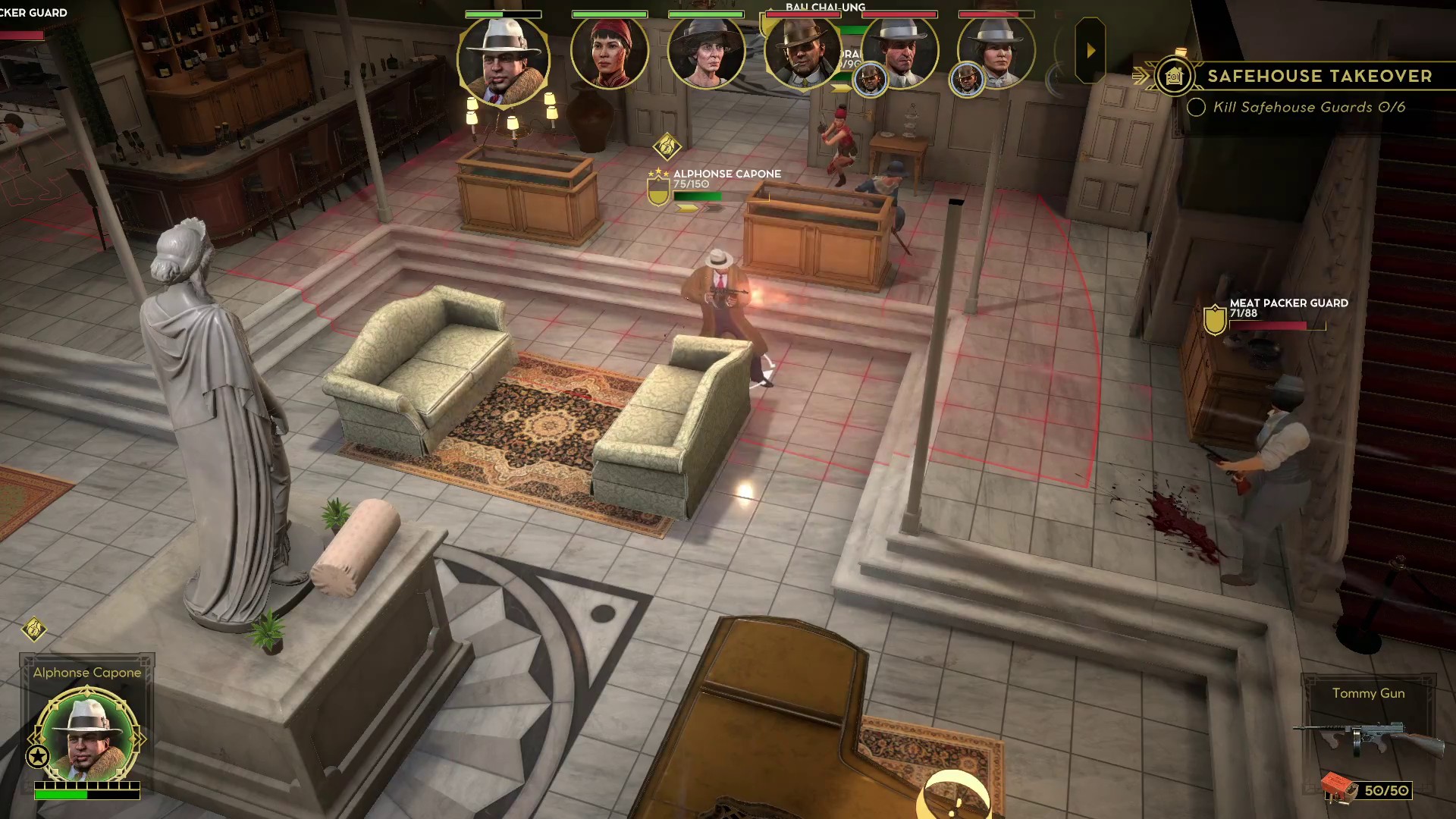The width and height of the screenshot is (1456, 819).
Task: Select Alphonse Capone's portrait in the top bar
Action: 502,57
